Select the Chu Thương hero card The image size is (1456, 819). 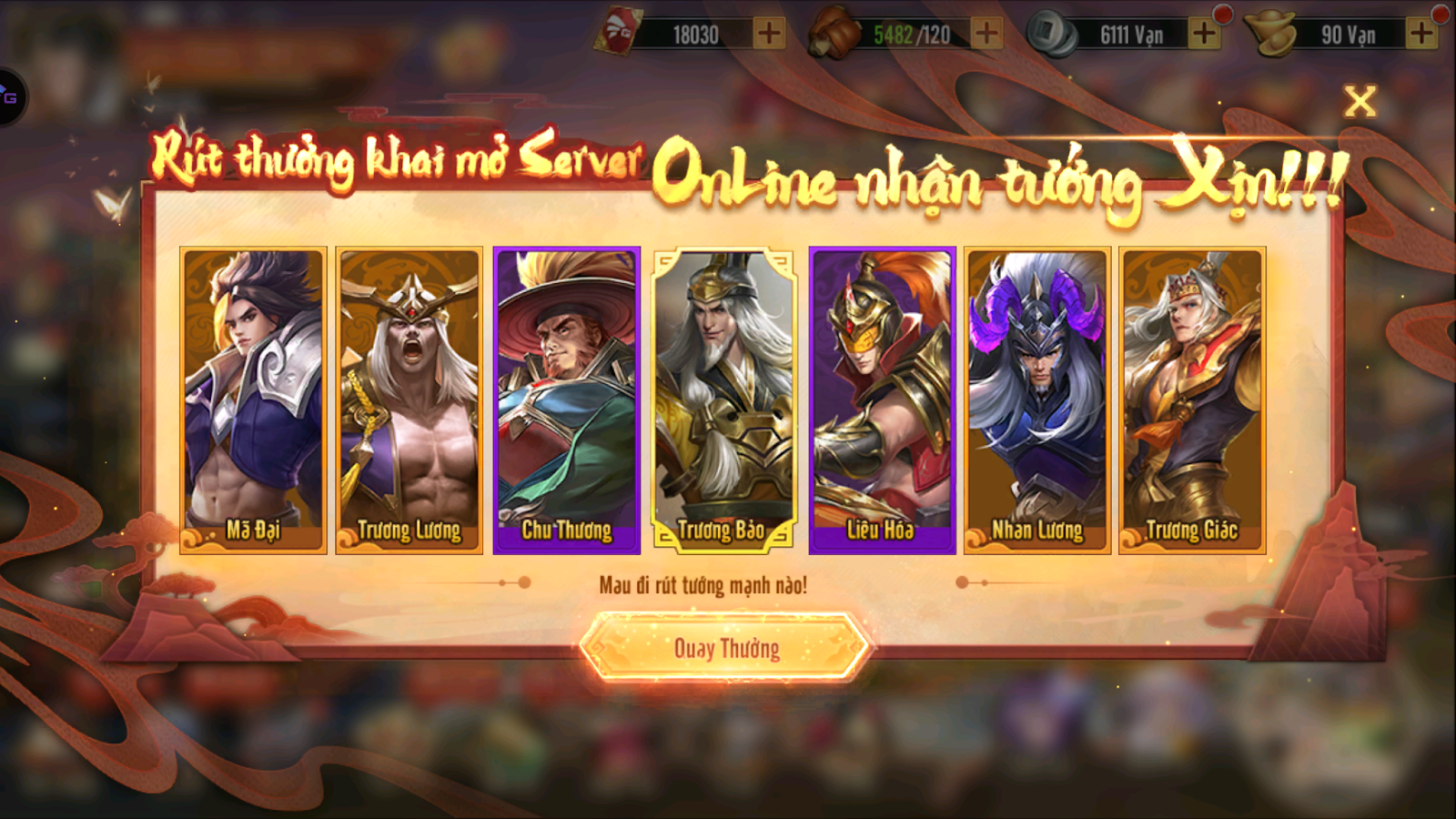(565, 396)
